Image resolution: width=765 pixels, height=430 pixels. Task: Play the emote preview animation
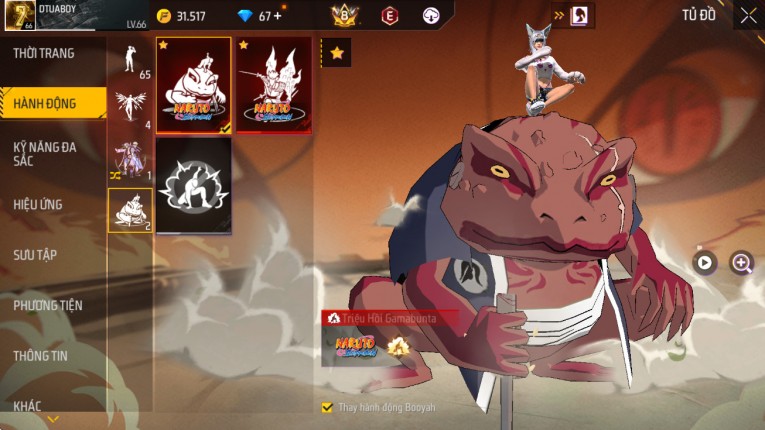(x=705, y=262)
